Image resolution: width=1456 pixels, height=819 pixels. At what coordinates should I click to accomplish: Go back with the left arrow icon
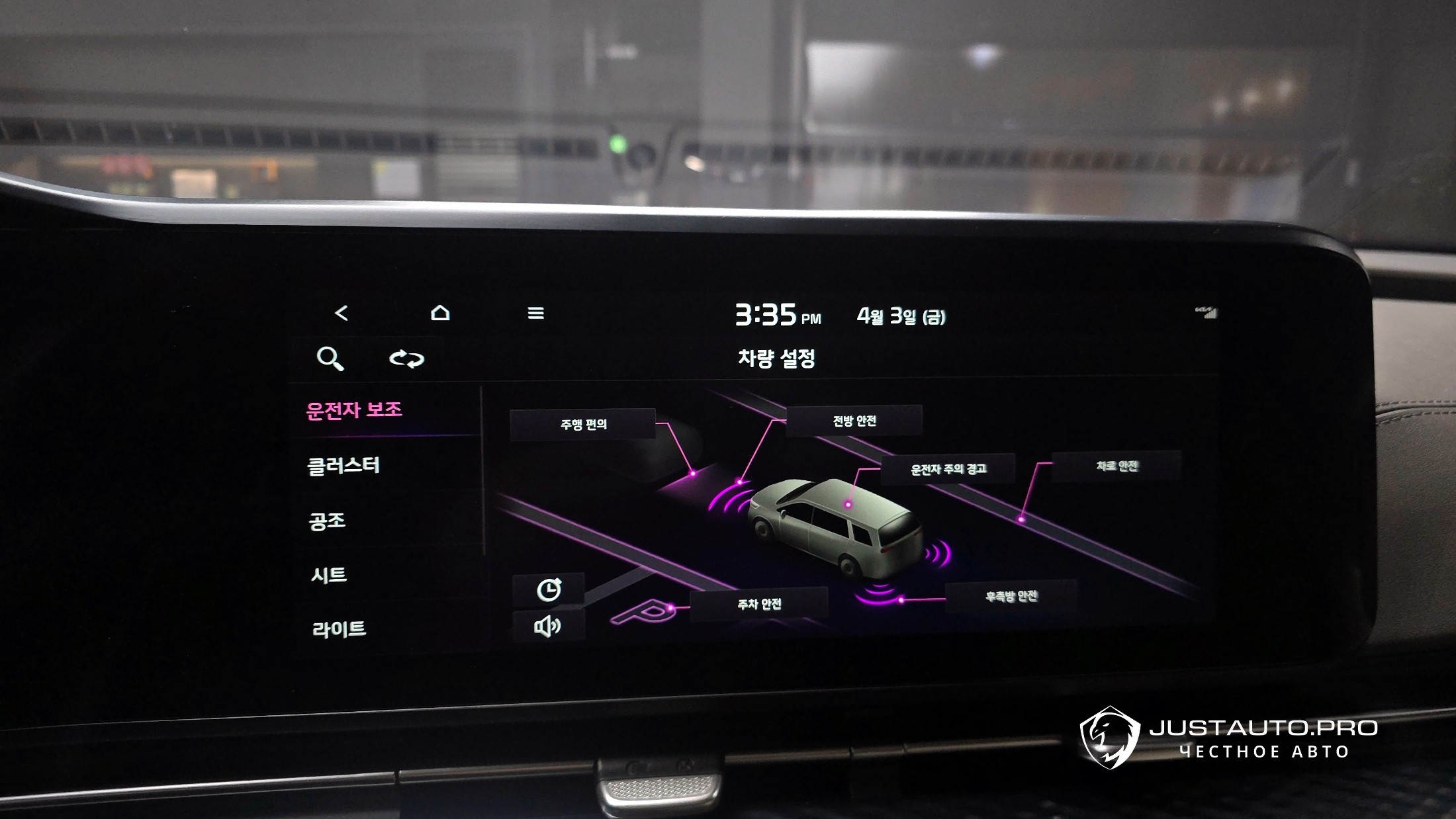tap(341, 313)
